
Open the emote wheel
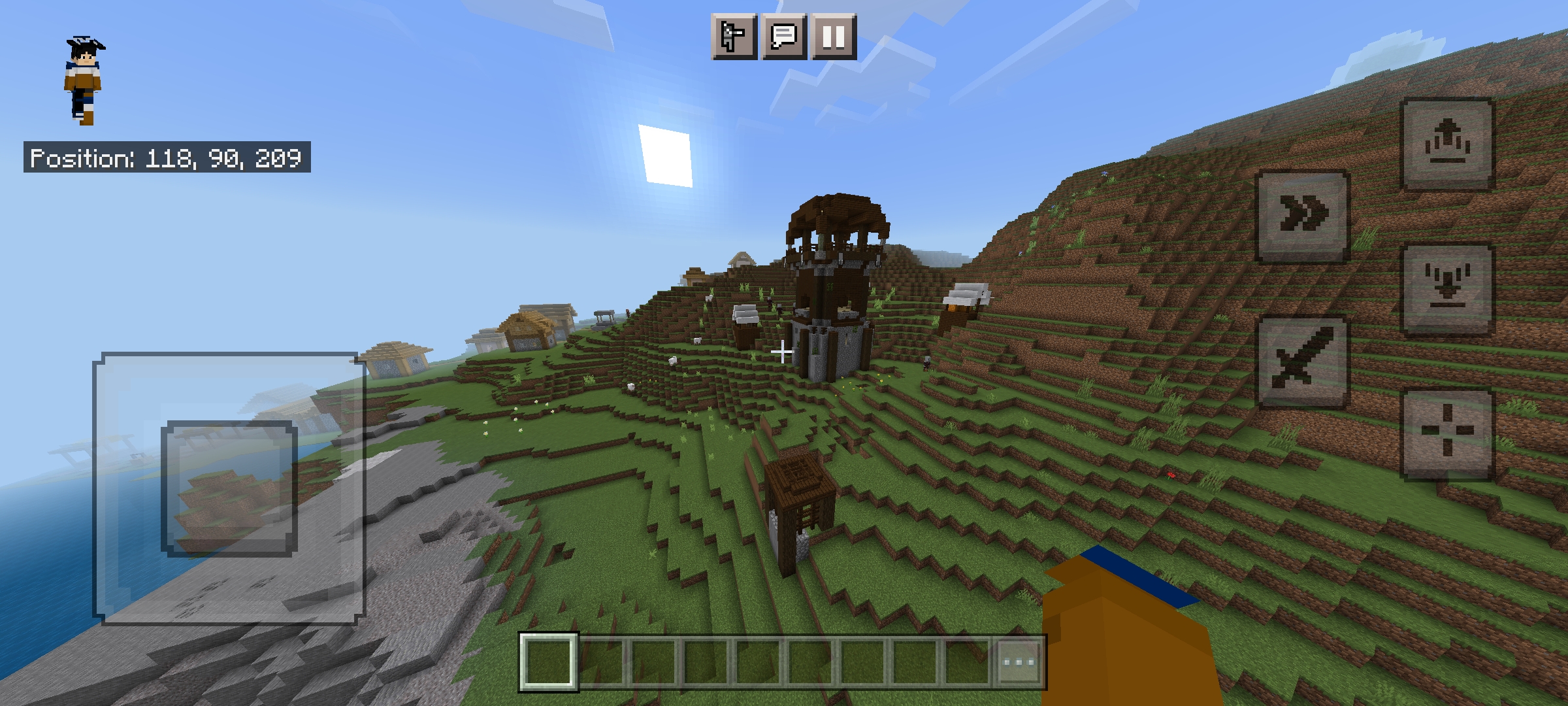pyautogui.click(x=733, y=37)
